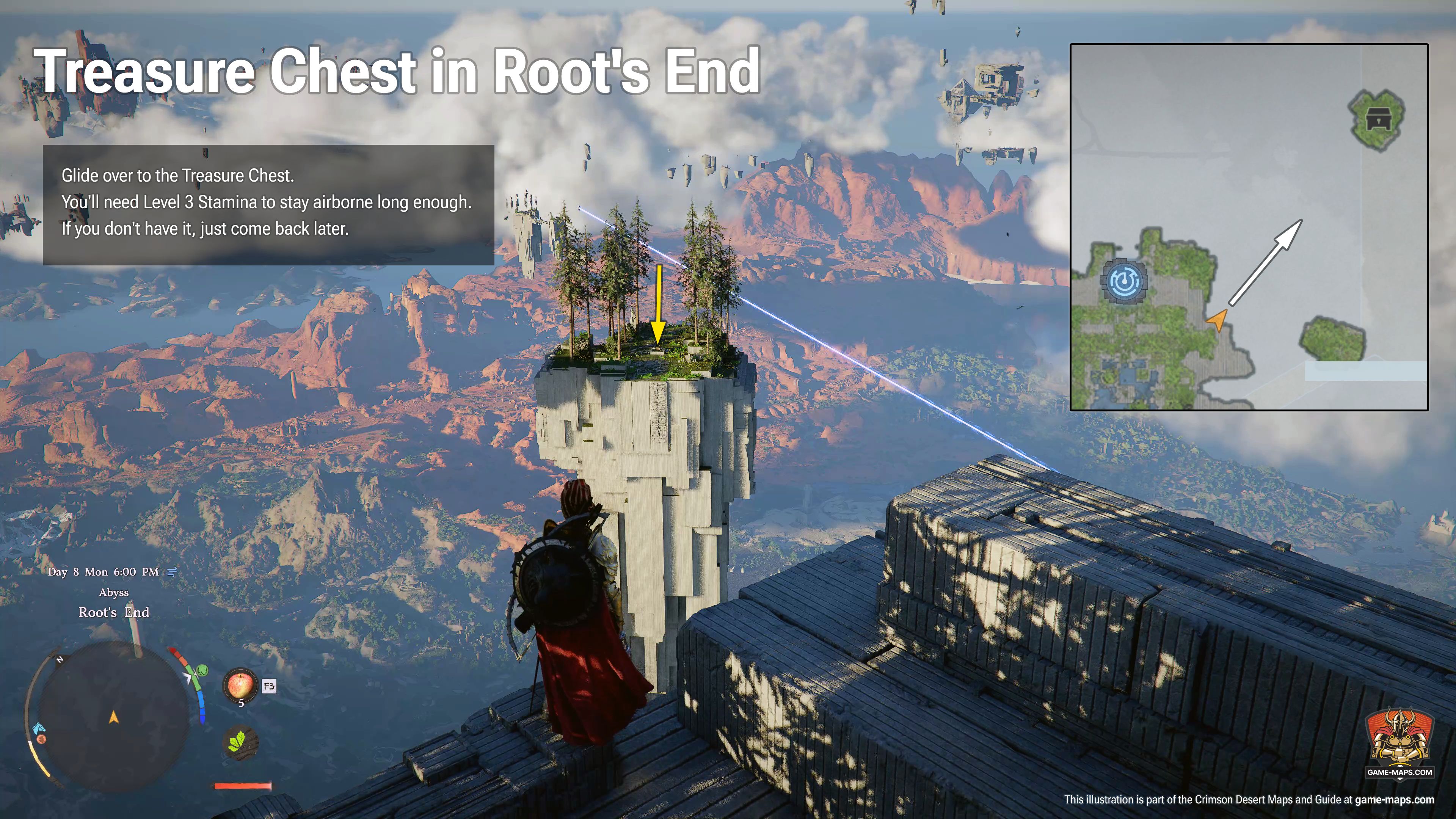
Task: Click the F3 keybind badge next to the apple
Action: (269, 686)
